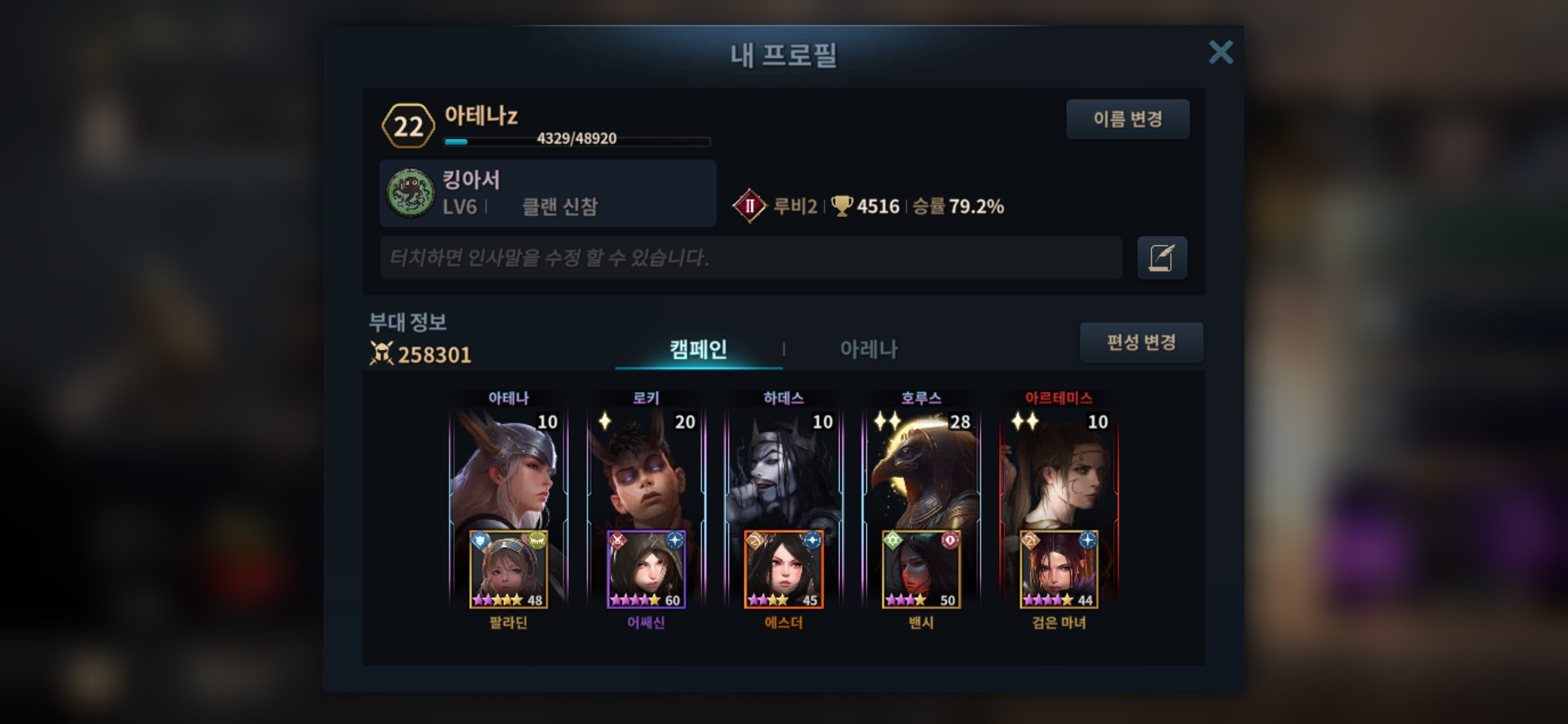1568x724 pixels.
Task: Open the 밴시 unit portrait
Action: pos(921,570)
